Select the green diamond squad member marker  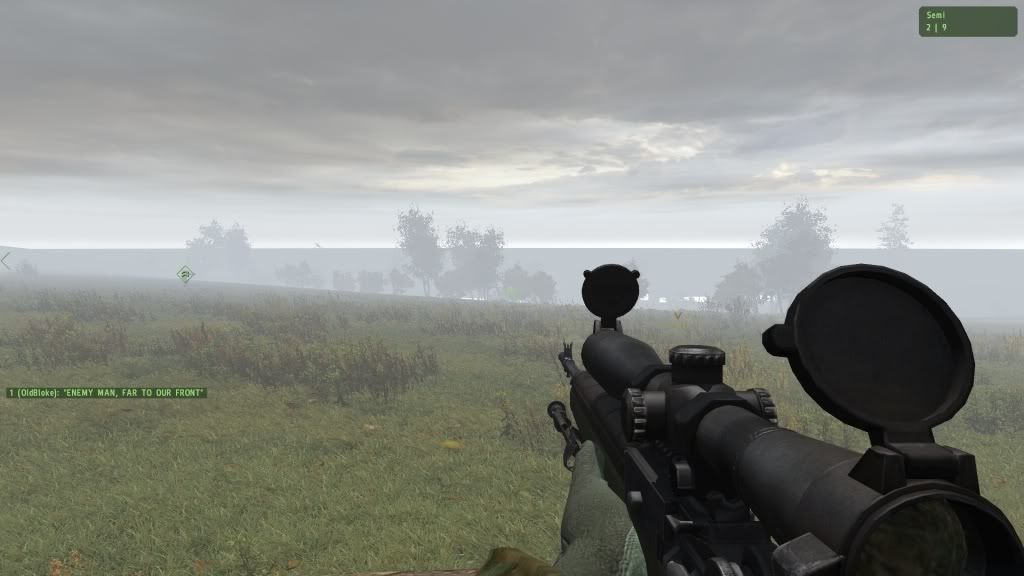(x=185, y=273)
